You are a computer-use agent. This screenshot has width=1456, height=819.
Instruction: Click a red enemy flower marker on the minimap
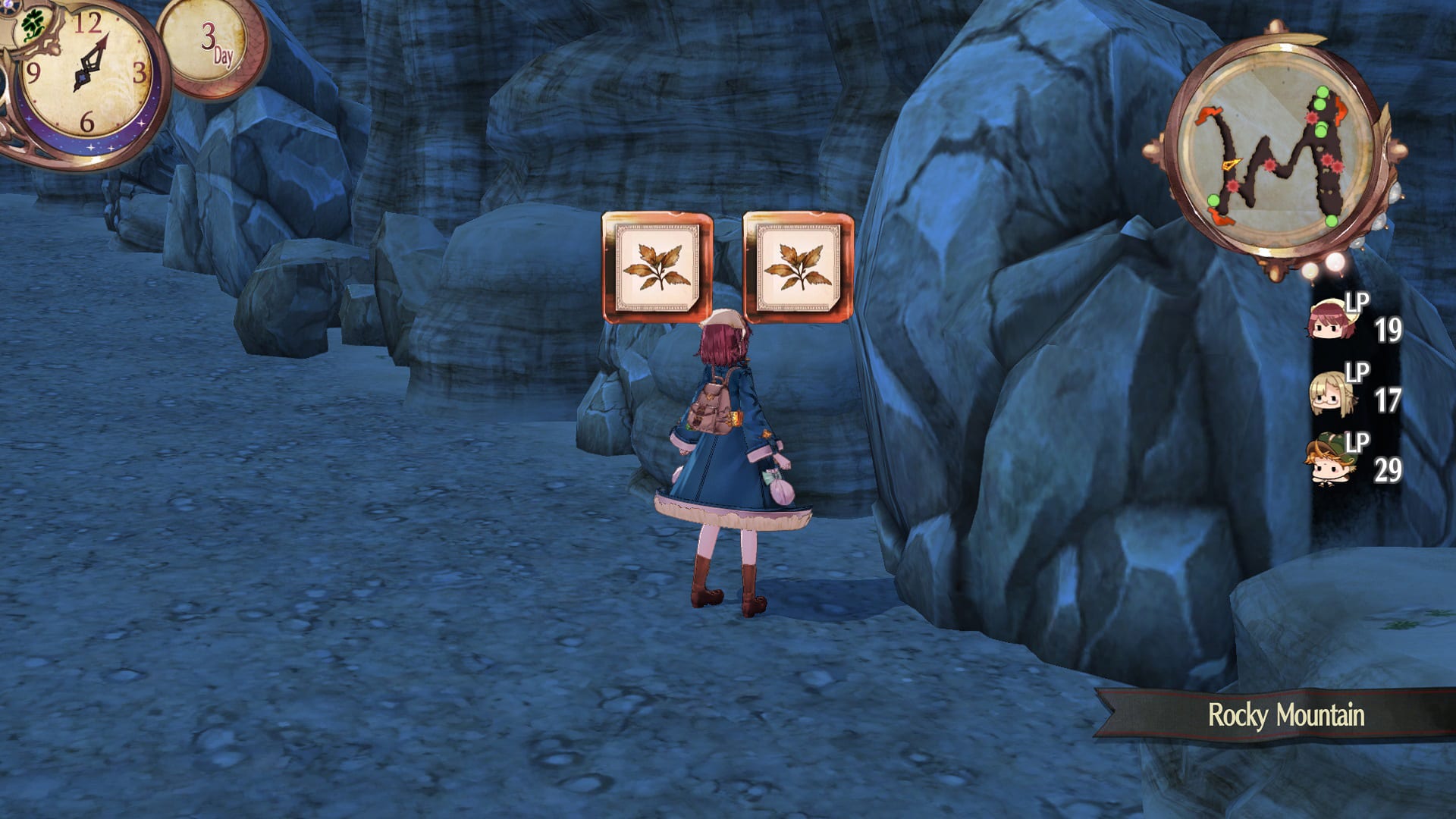tap(1269, 165)
